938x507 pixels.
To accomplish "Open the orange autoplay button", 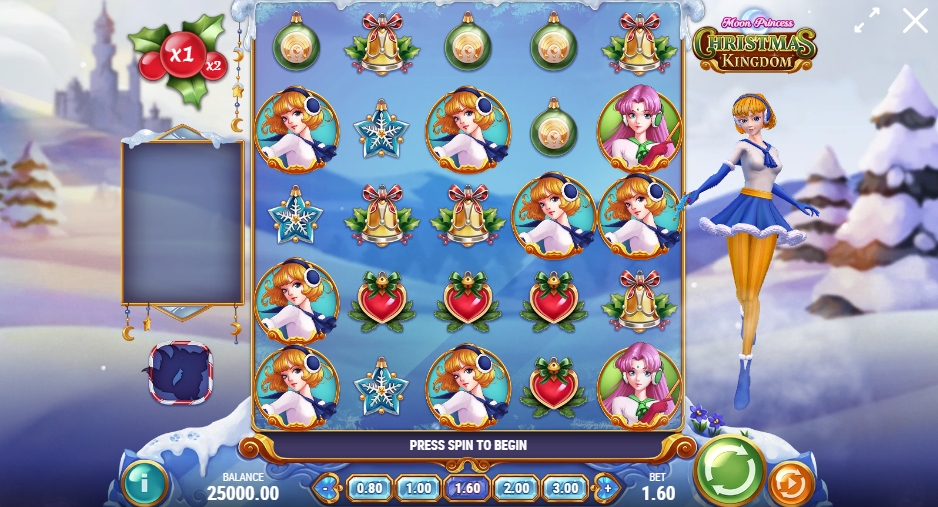I will coord(791,483).
